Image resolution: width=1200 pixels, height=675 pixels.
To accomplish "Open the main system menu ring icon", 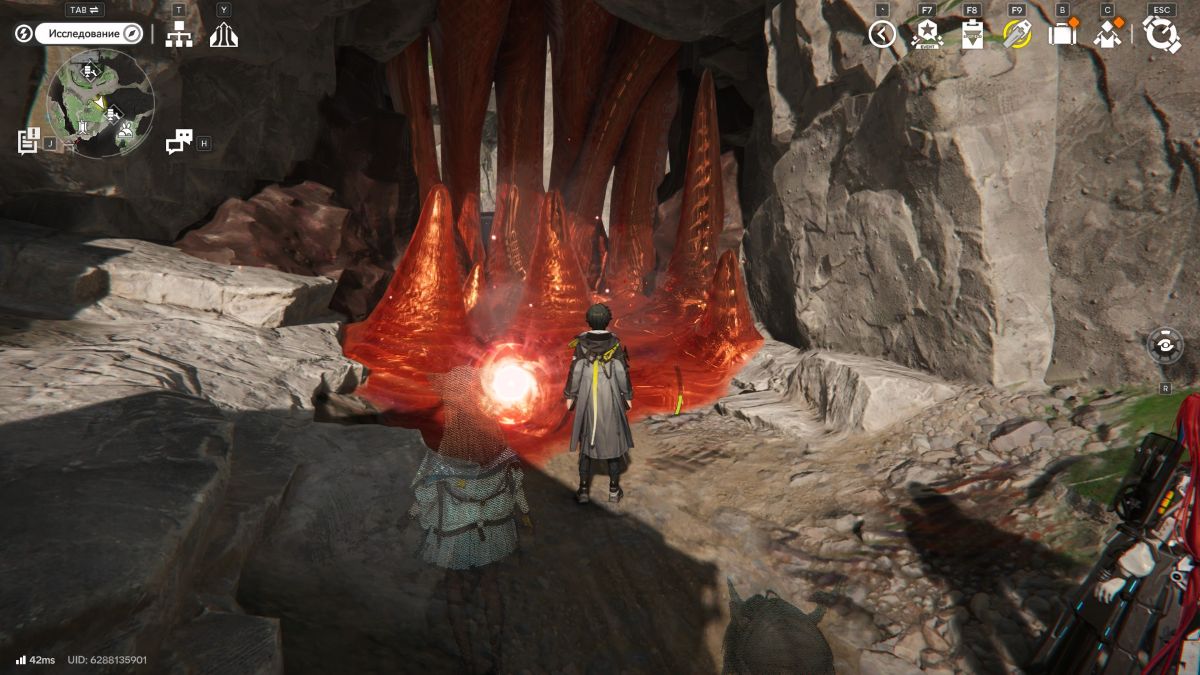I will [x=1162, y=35].
